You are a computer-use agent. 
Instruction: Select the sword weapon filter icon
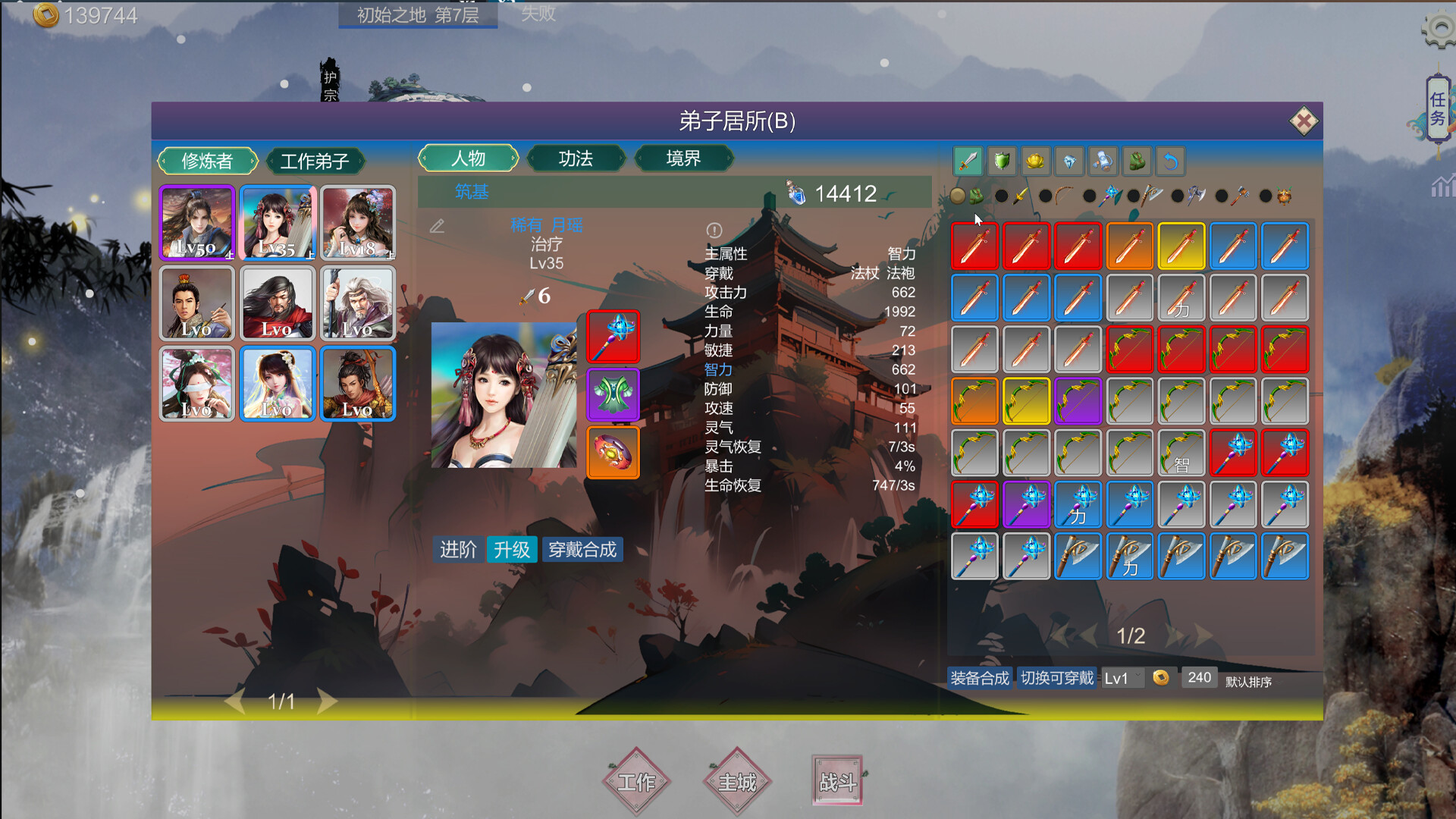click(x=967, y=161)
